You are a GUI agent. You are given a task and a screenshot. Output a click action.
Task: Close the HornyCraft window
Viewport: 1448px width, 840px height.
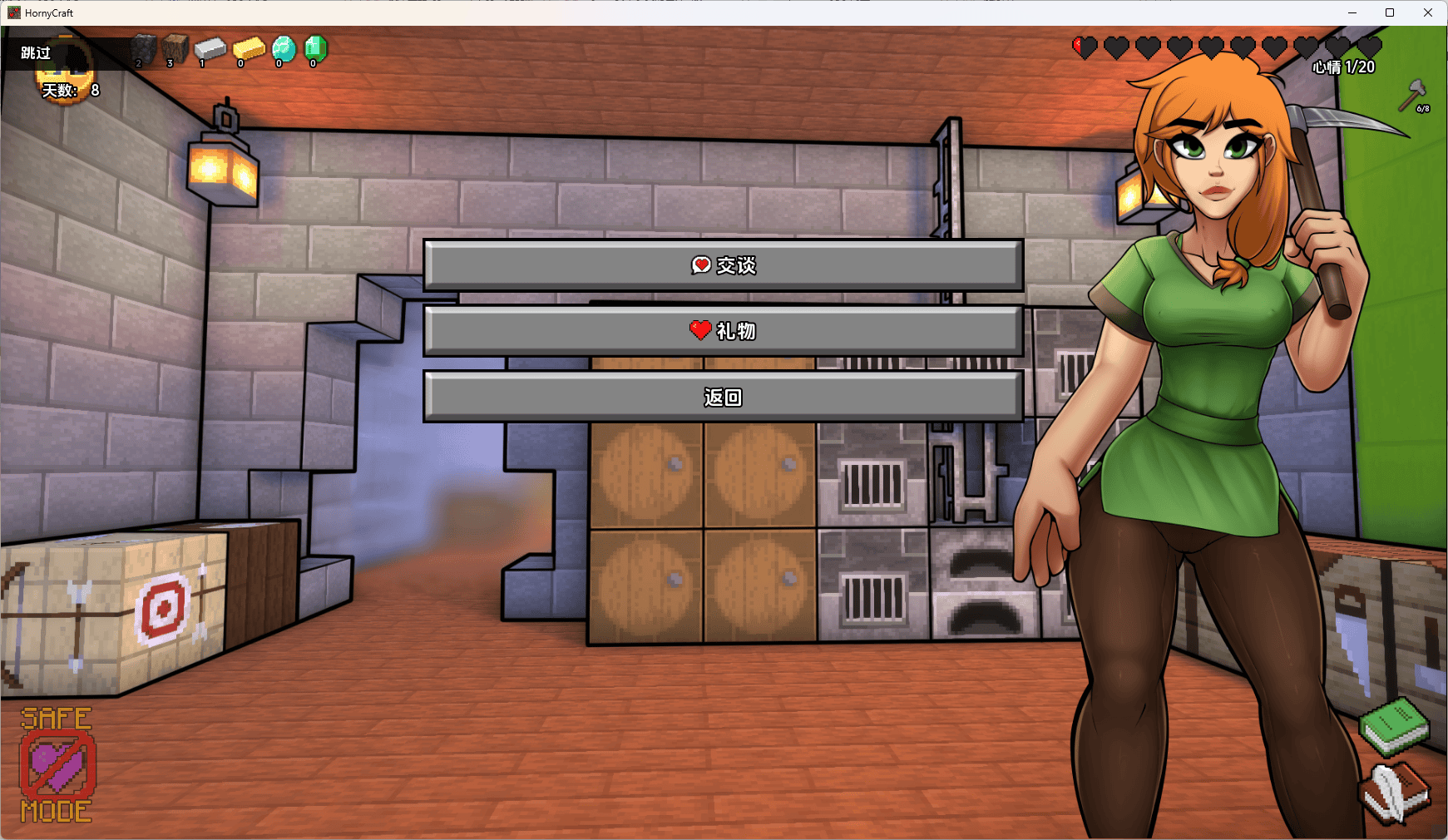click(1428, 12)
